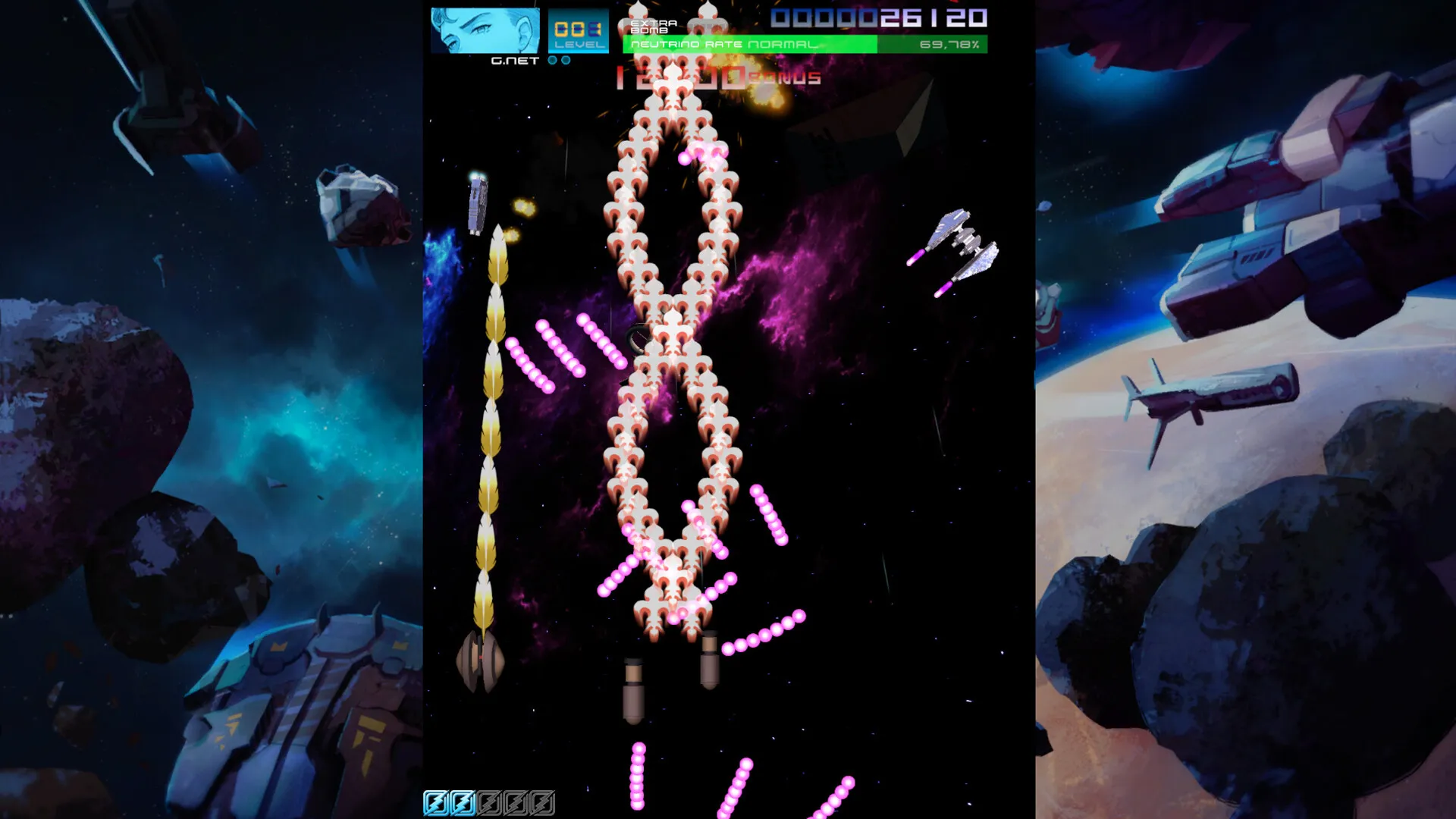
Task: Click the G.NET label
Action: (513, 61)
